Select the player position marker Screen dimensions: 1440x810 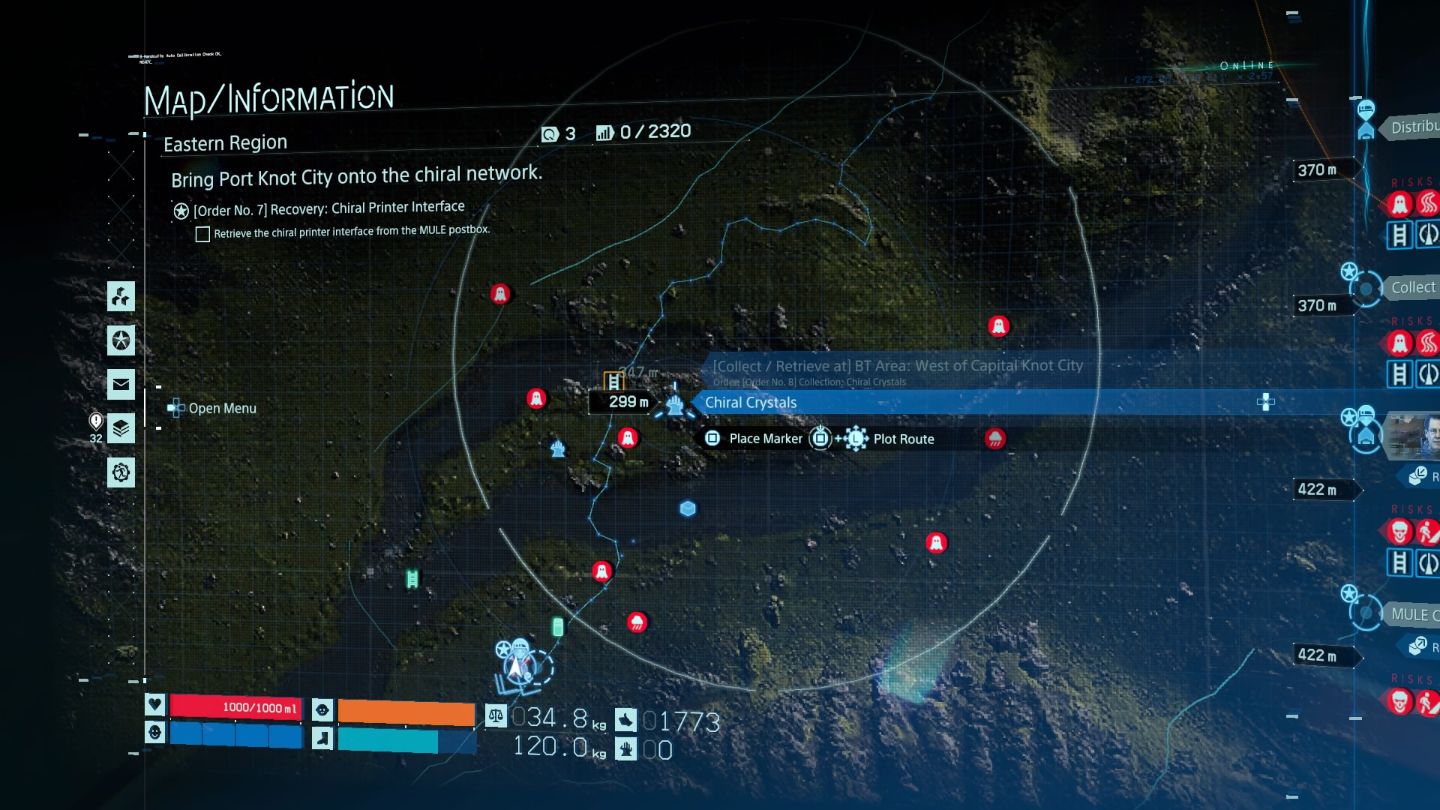pos(518,661)
